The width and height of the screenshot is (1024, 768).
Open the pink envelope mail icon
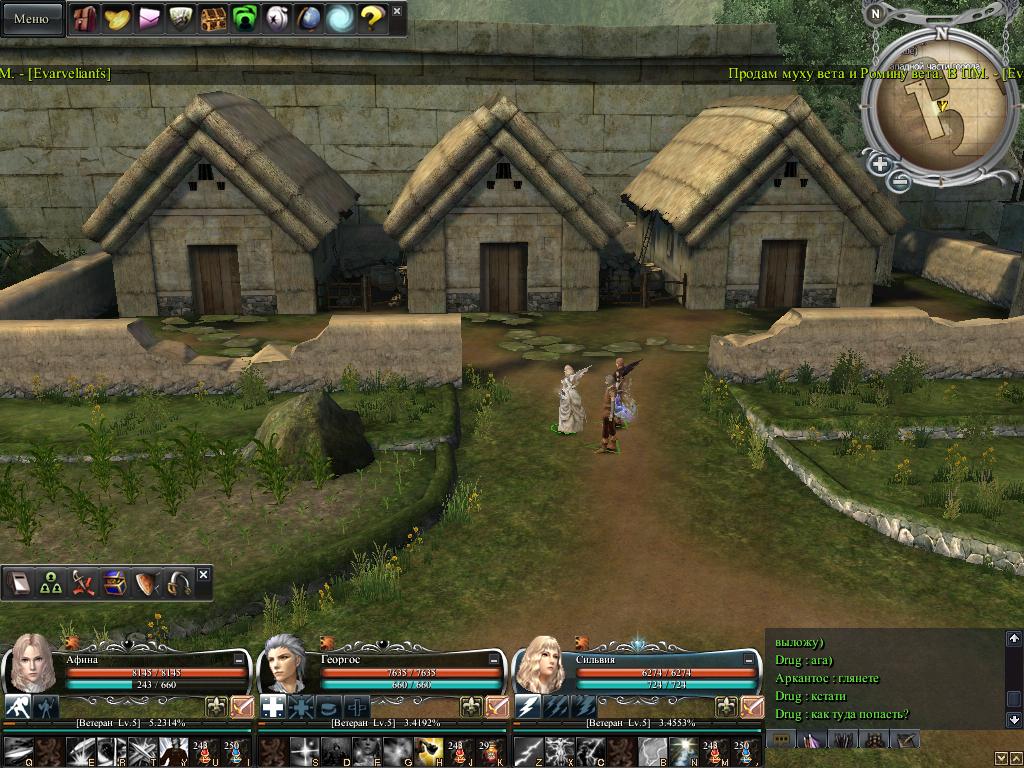click(x=149, y=18)
